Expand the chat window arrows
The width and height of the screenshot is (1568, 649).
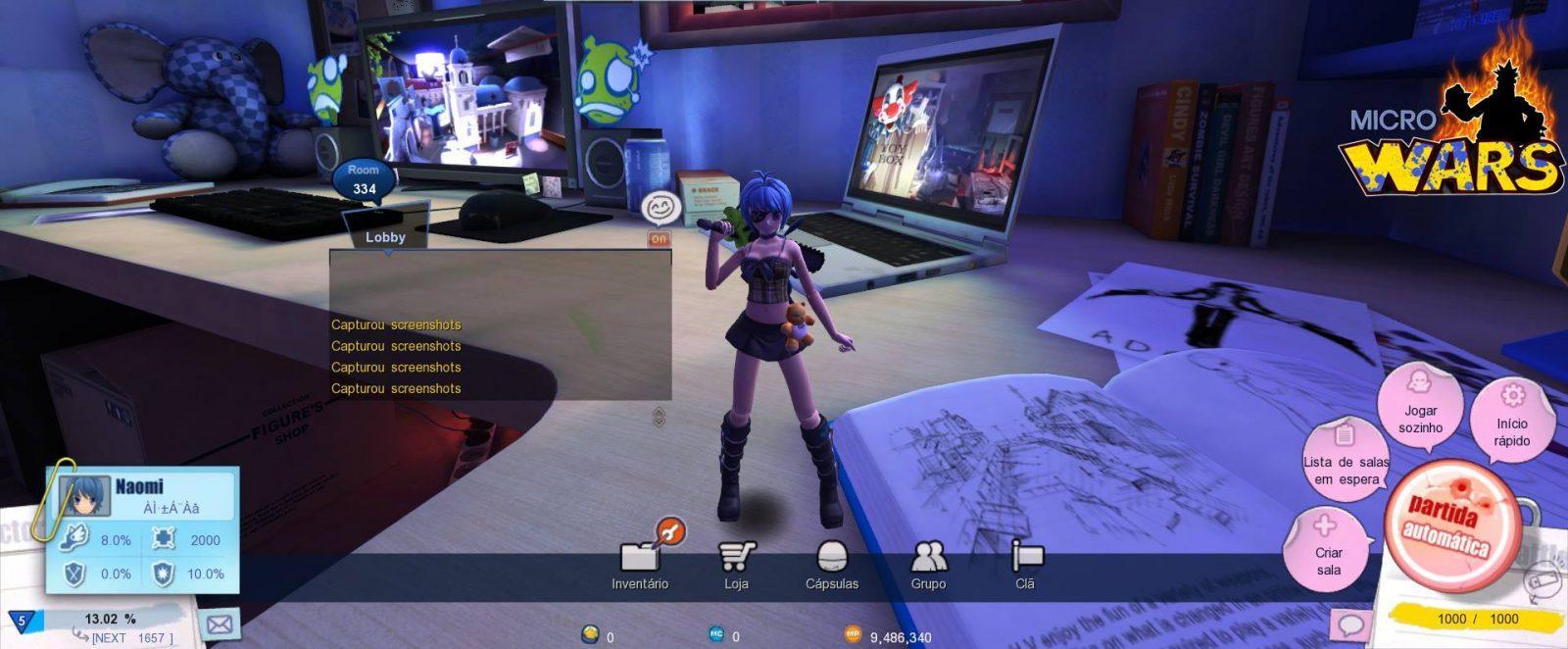659,417
